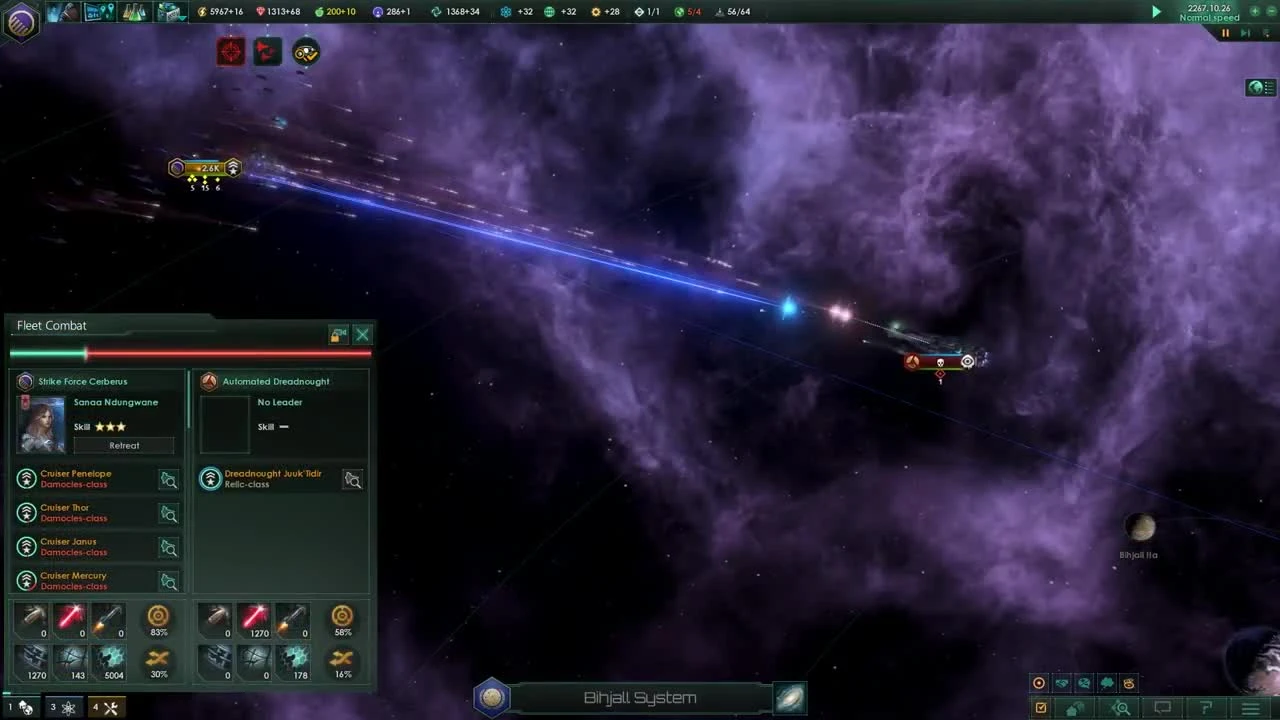Toggle the notifications checkbox icon bottom right
The image size is (1280, 720).
[1041, 707]
